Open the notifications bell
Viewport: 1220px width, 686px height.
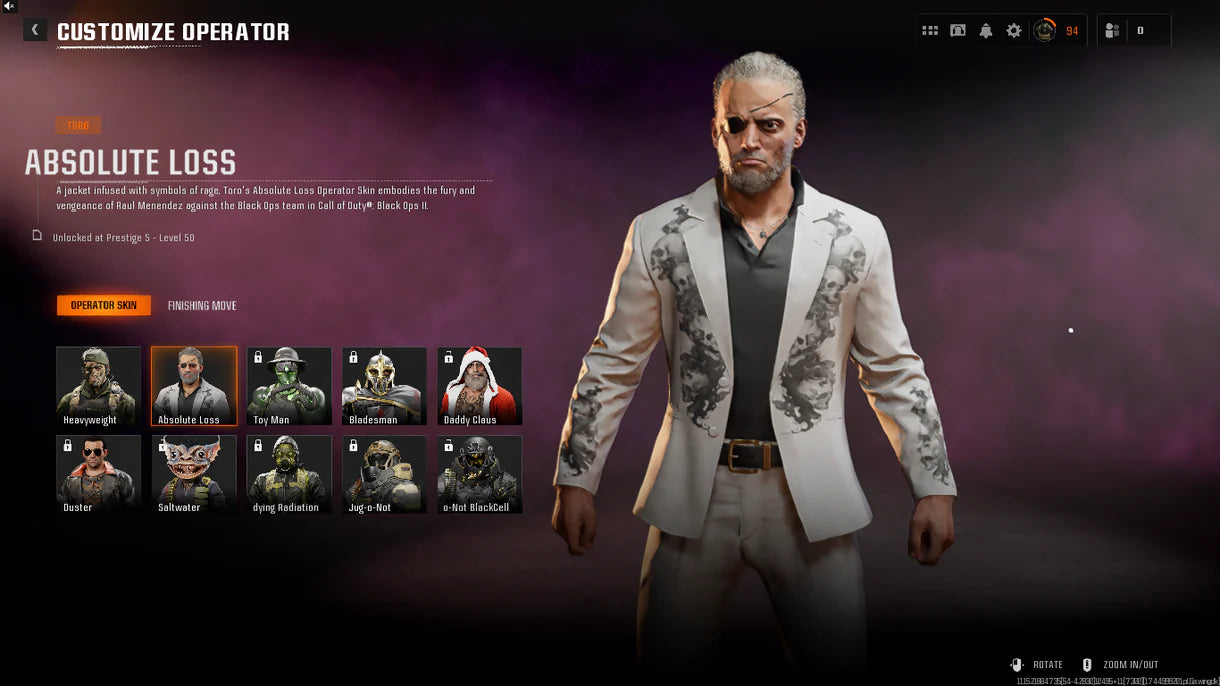coord(986,31)
